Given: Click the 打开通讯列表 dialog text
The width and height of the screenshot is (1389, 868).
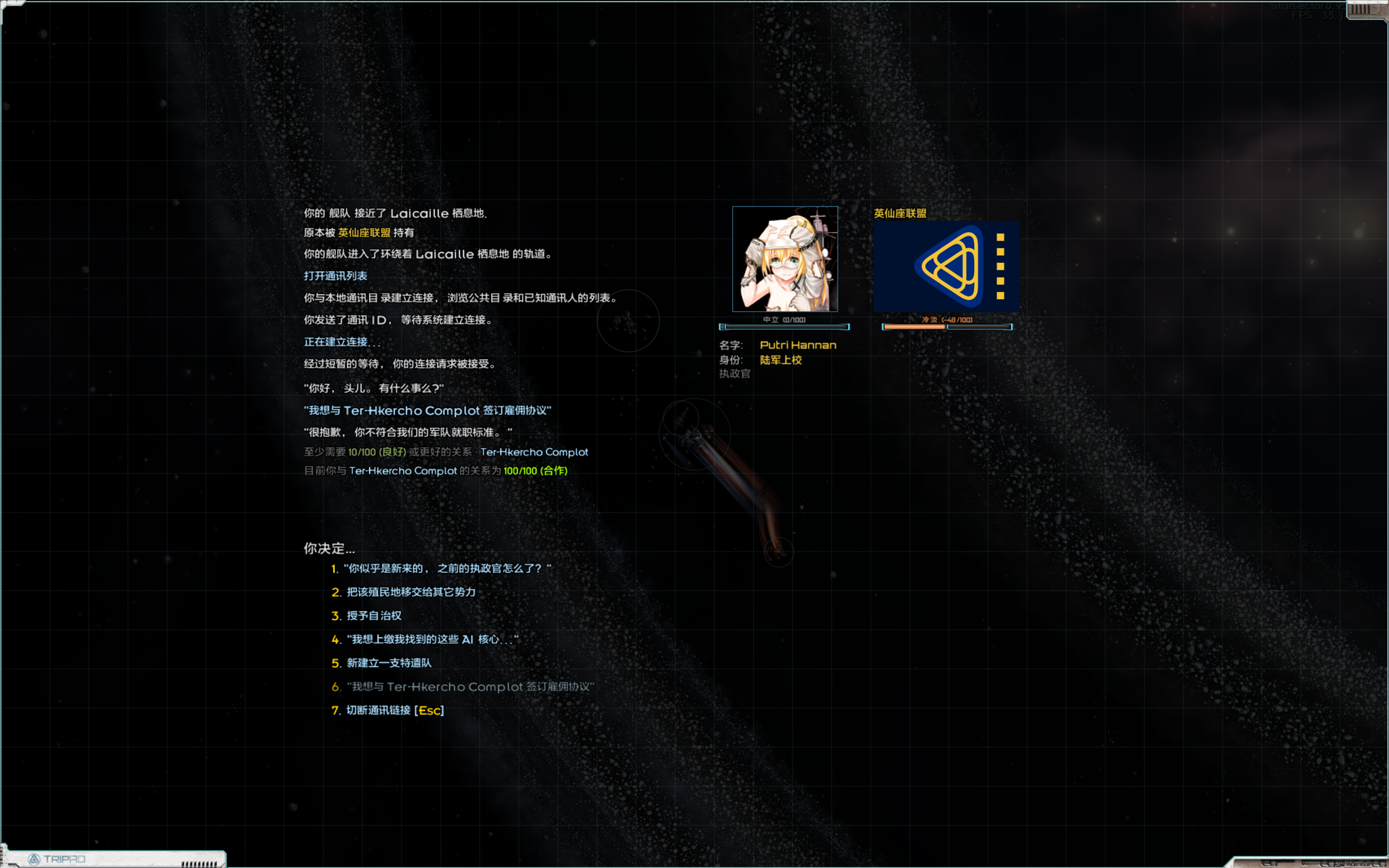Looking at the screenshot, I should point(337,276).
